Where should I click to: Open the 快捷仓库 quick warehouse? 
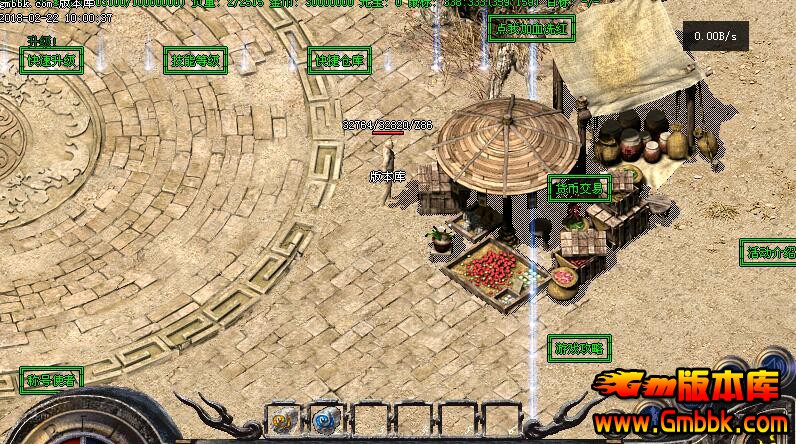[339, 61]
